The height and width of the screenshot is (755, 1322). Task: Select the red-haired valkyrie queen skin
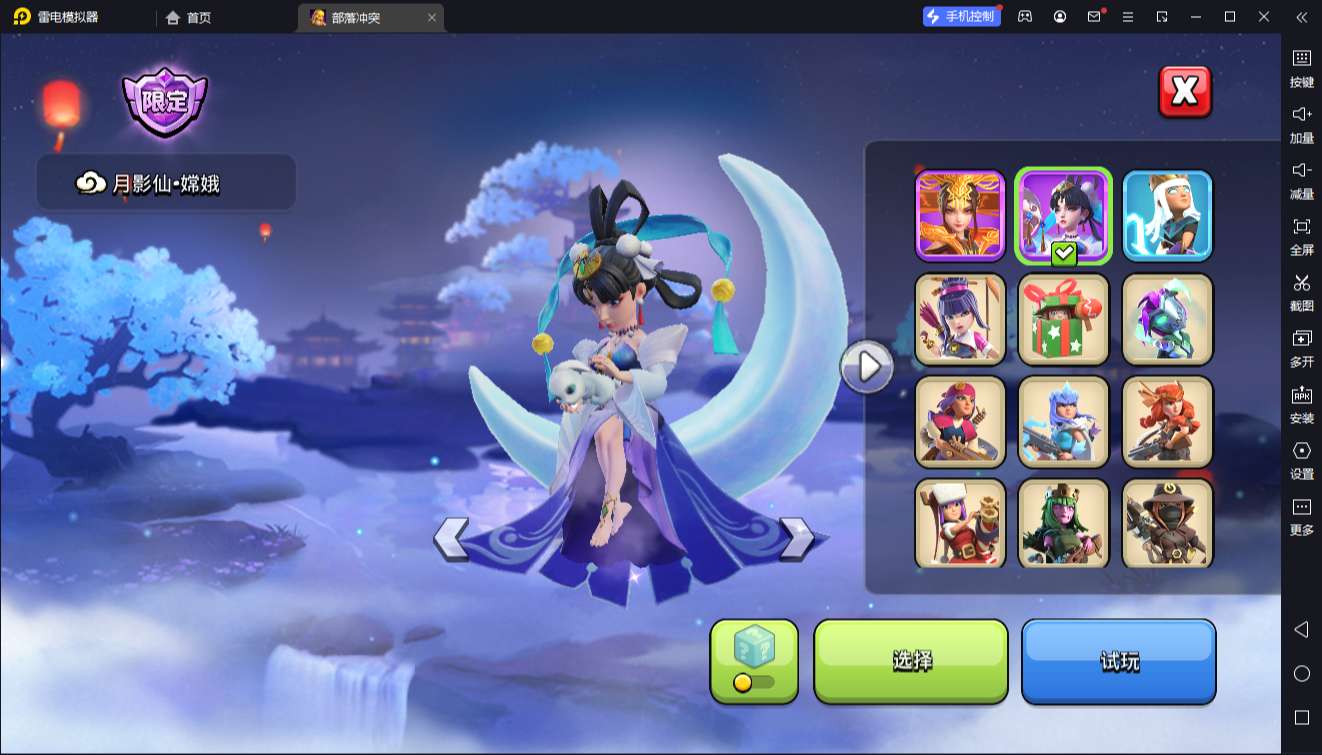(x=1167, y=422)
